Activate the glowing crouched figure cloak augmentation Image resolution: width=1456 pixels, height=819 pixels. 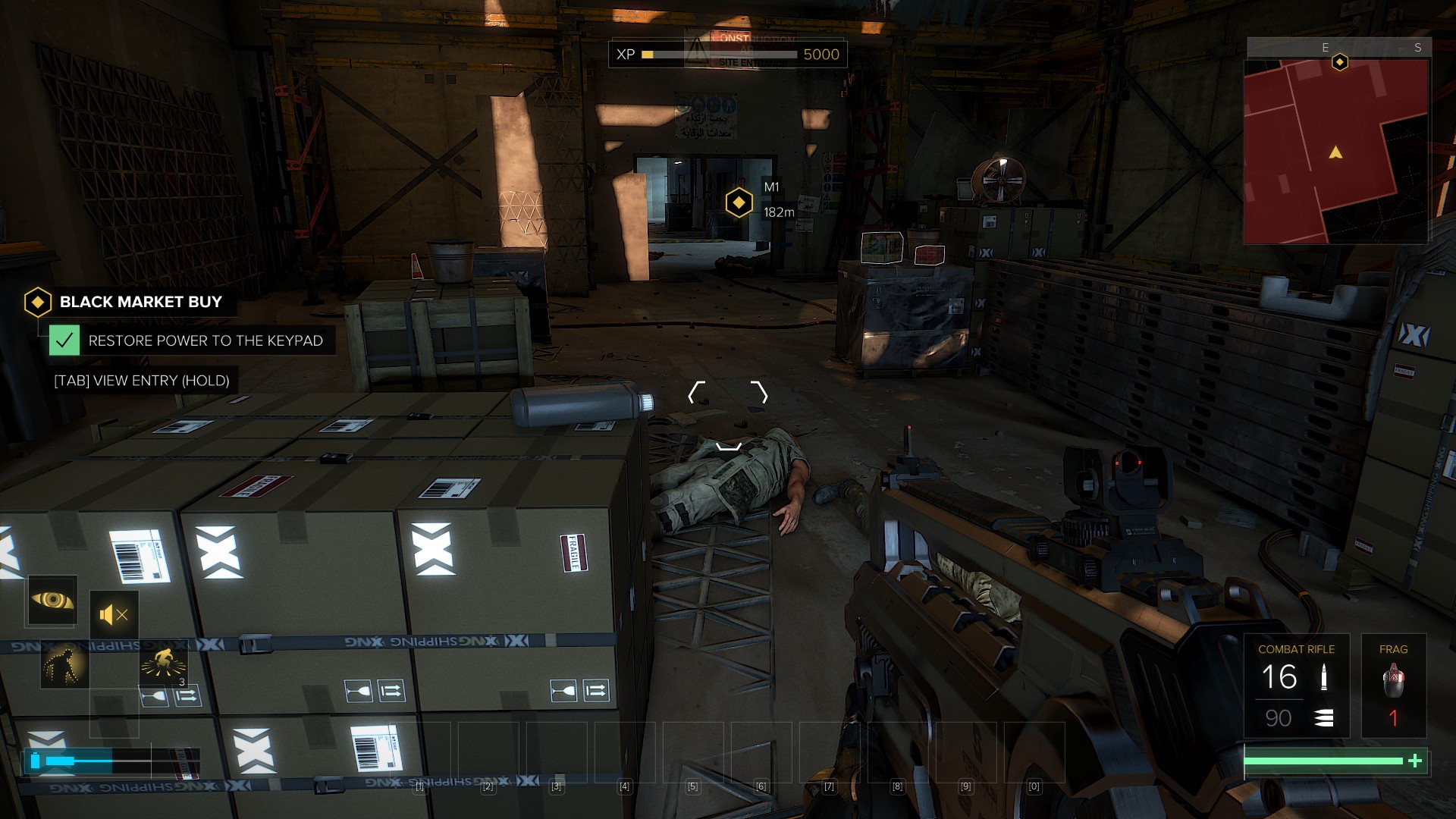[x=64, y=665]
